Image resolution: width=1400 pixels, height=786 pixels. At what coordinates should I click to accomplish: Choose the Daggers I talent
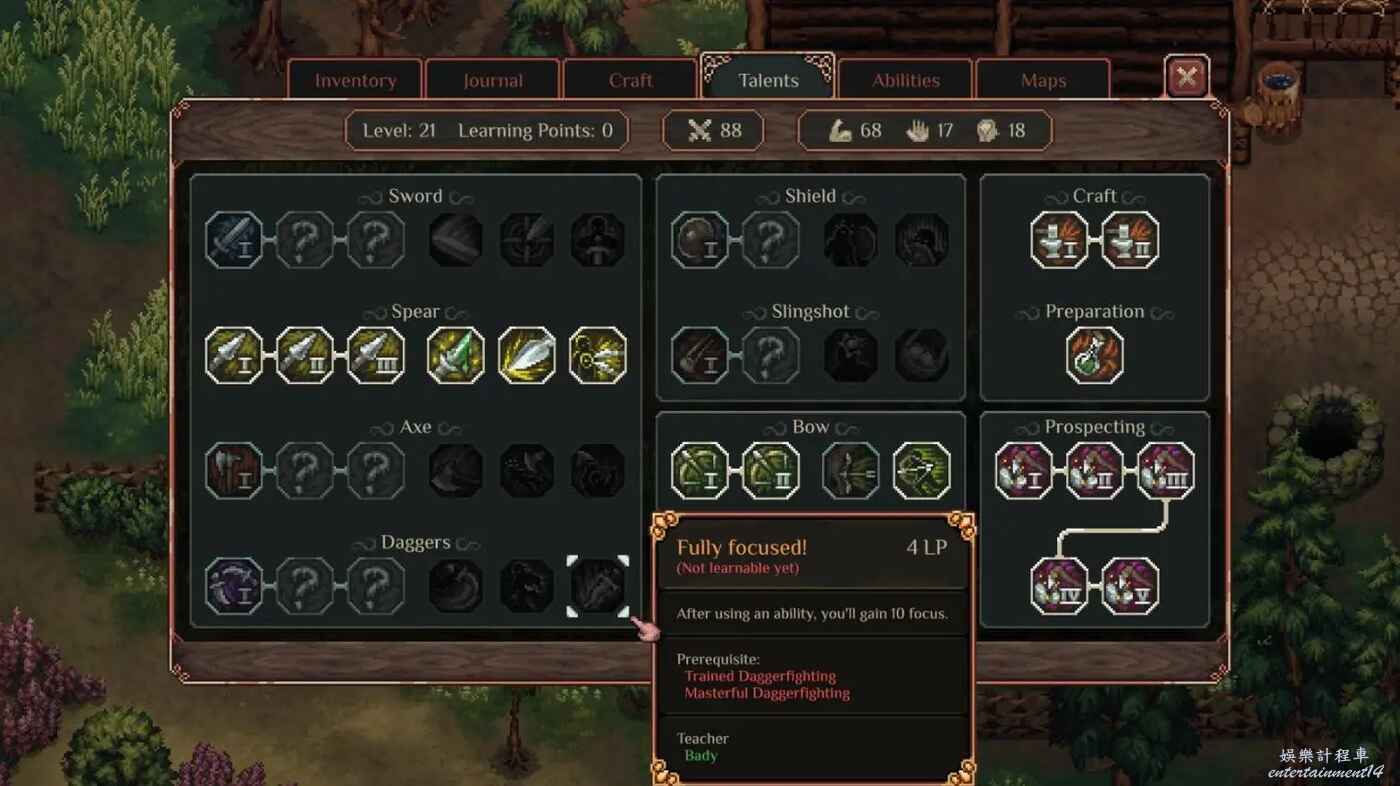[x=234, y=586]
